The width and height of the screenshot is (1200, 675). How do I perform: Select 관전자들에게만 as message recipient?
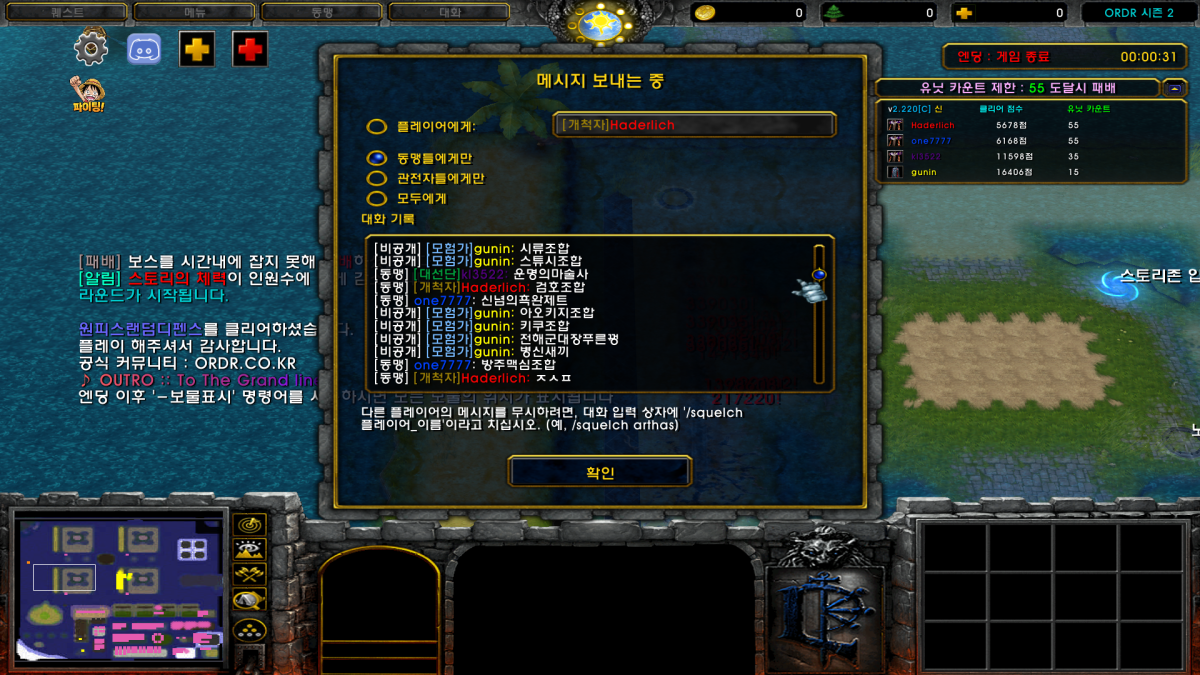click(377, 178)
